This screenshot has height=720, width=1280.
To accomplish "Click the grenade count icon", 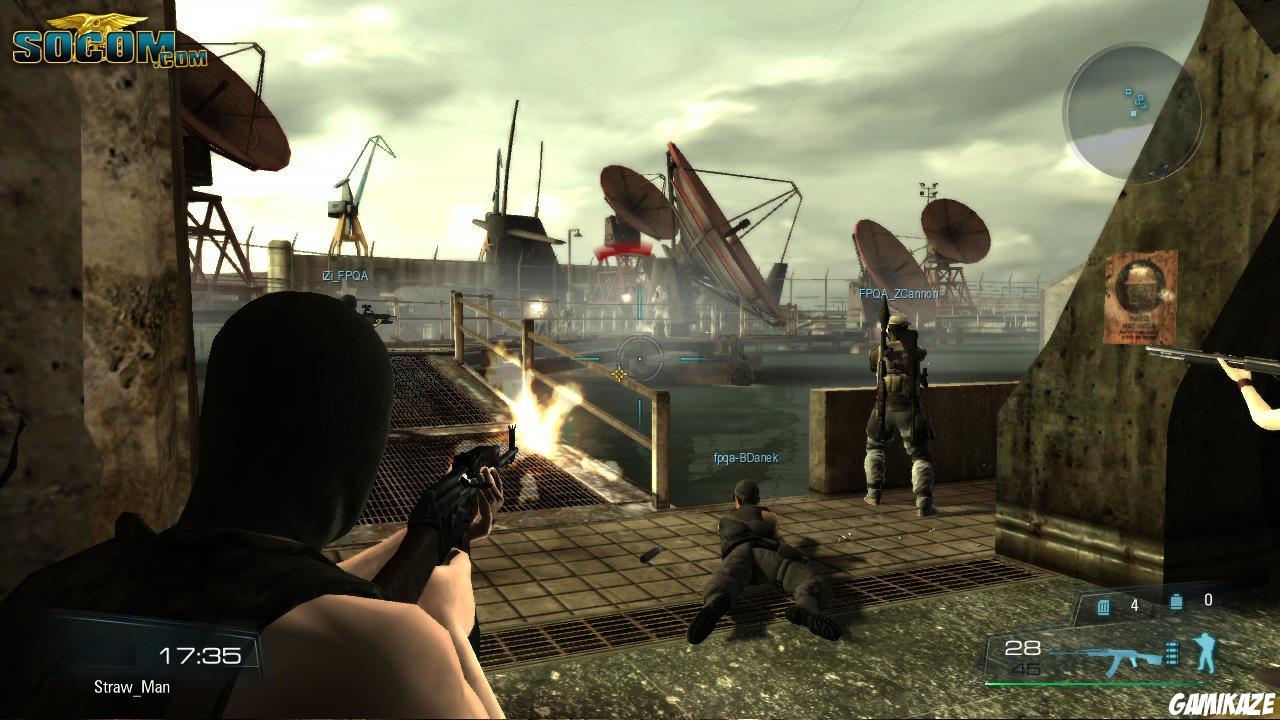I will coord(1176,602).
